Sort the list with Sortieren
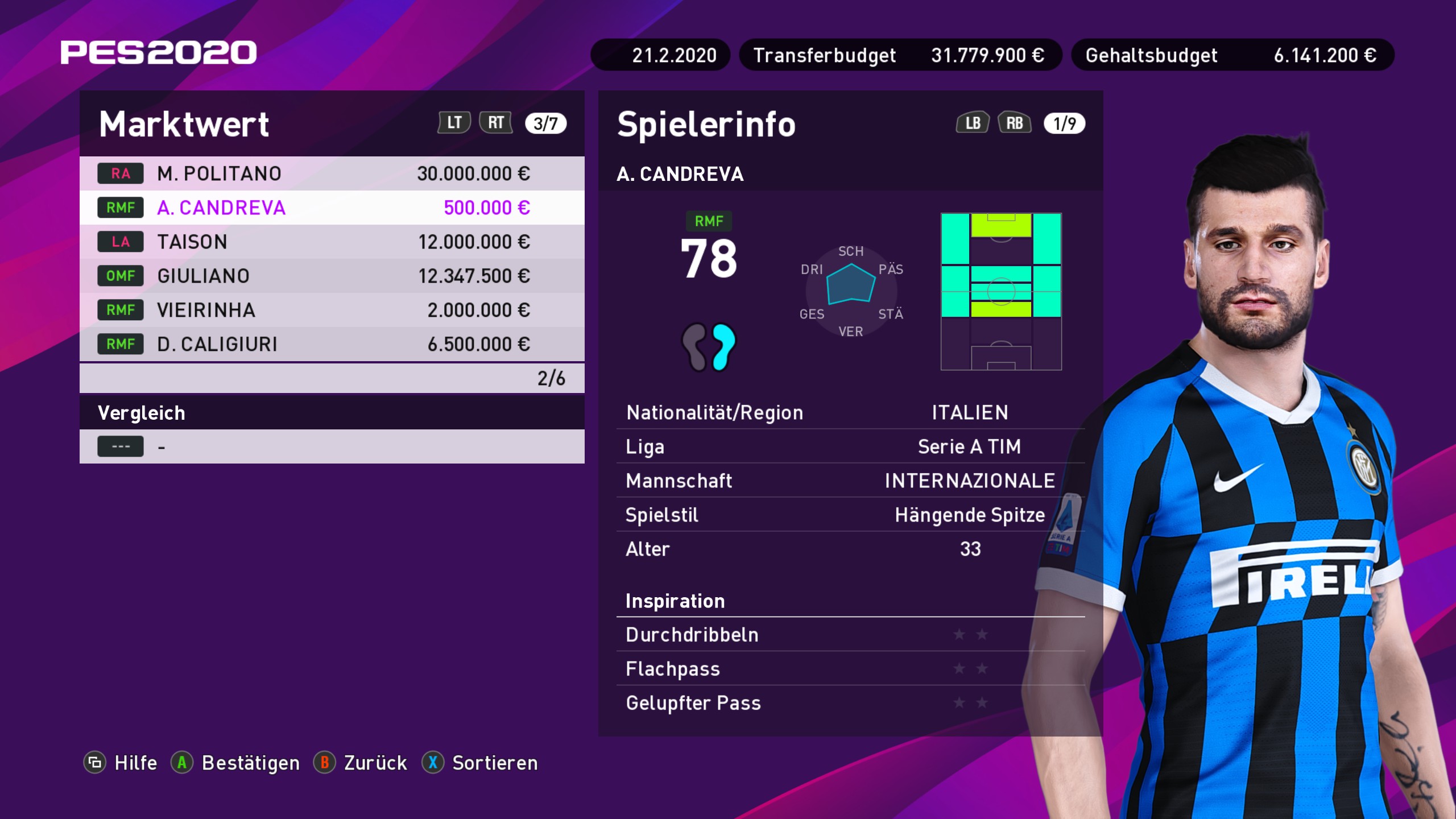 (480, 763)
